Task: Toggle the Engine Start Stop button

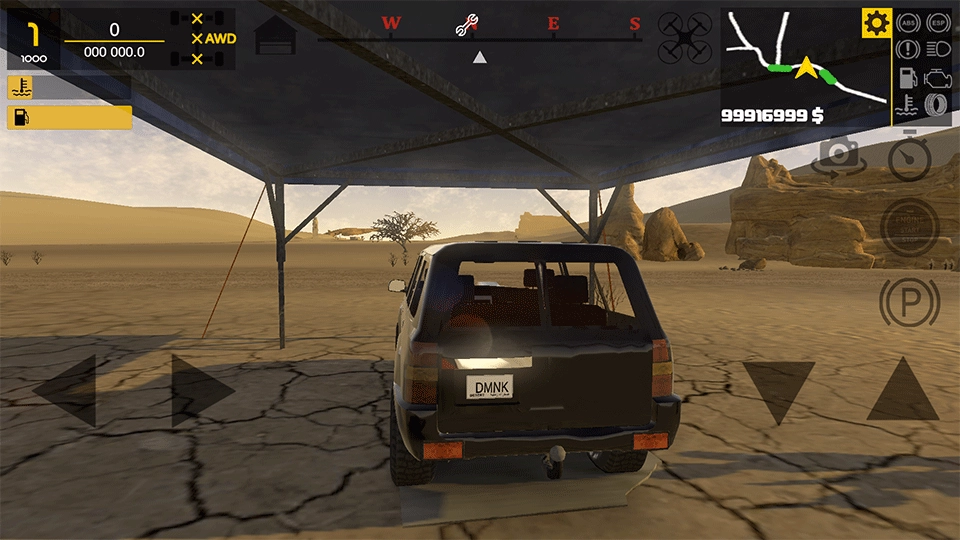Action: (x=909, y=227)
